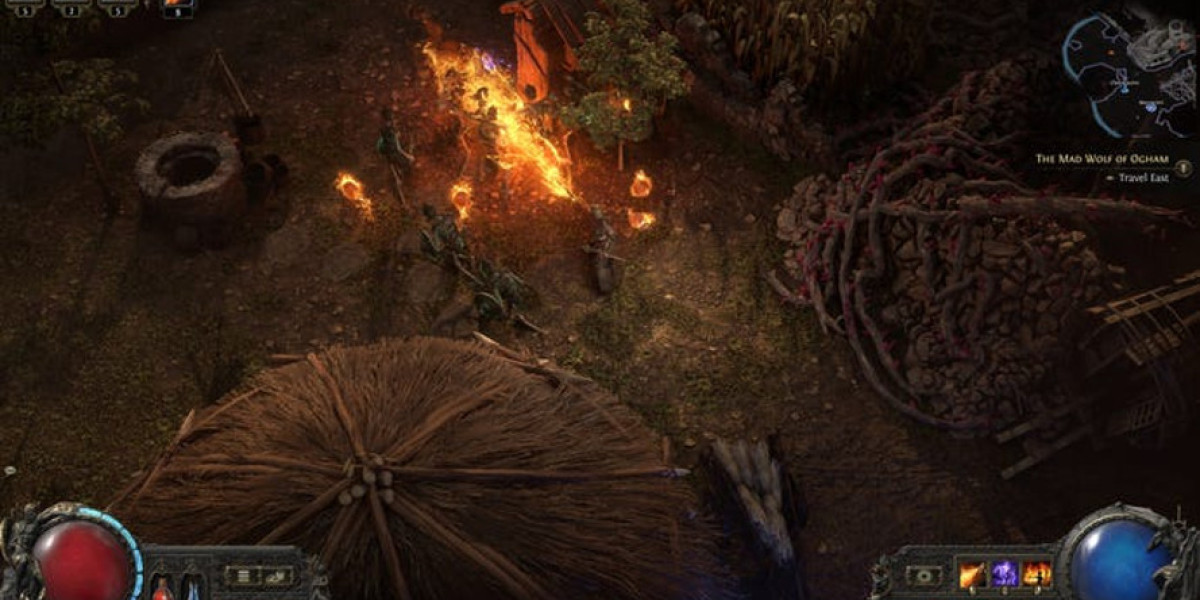Click the minimap in the corner

tap(1128, 76)
